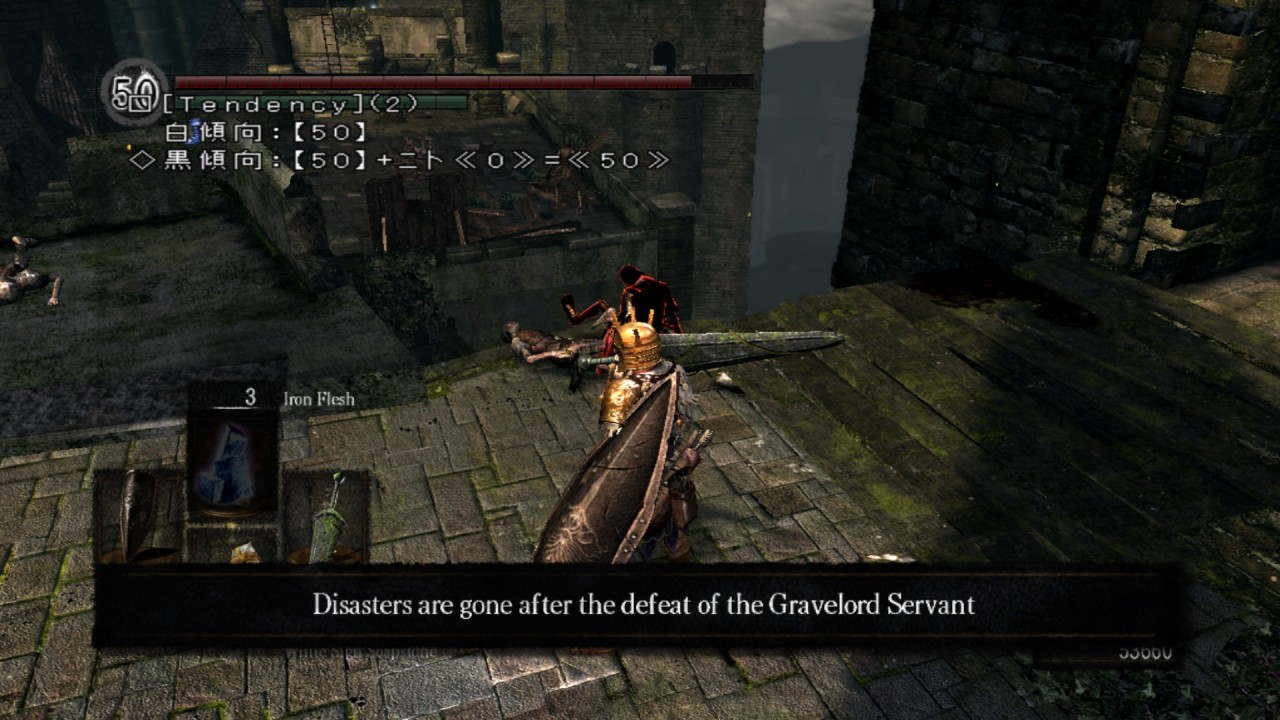Click the humanity counter showing 50
The image size is (1280, 720).
133,93
